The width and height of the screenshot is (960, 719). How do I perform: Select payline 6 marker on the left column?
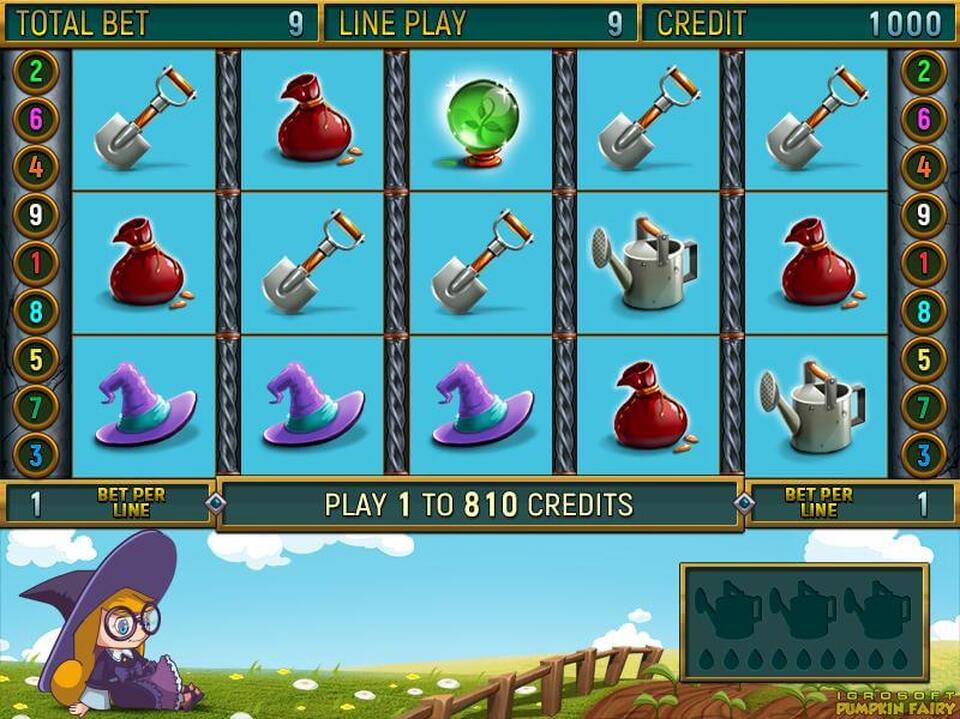(x=36, y=120)
